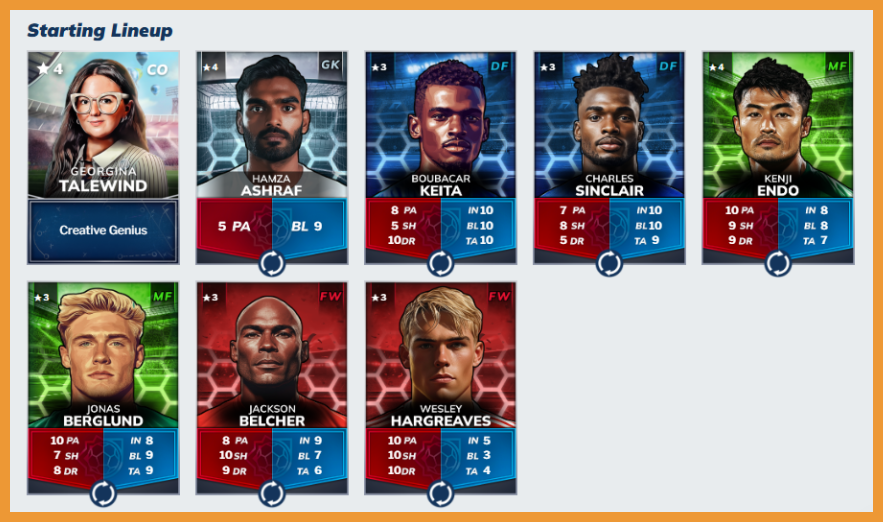The width and height of the screenshot is (883, 522).
Task: Pick forward Wesley Hargreaves' card
Action: [441, 355]
